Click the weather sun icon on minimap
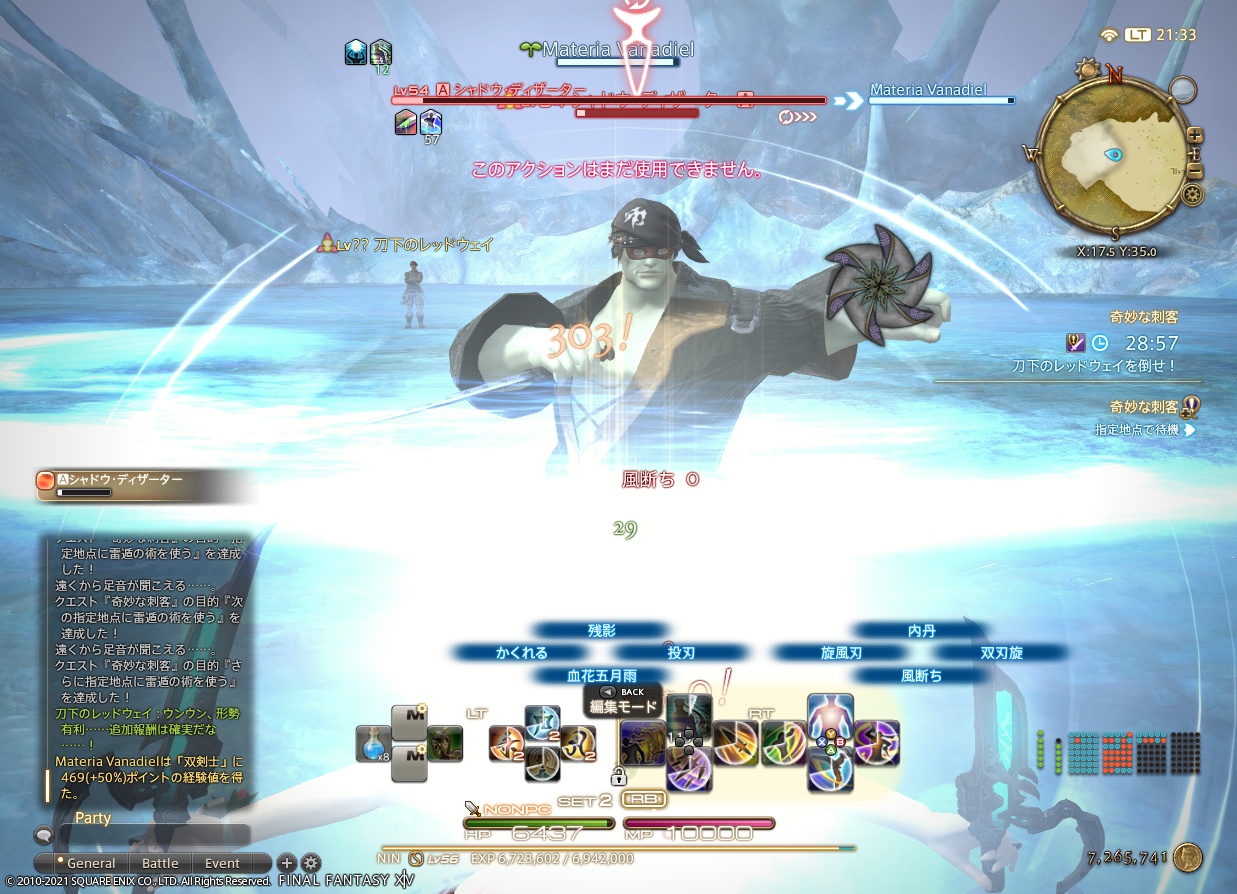The width and height of the screenshot is (1237, 894). [1086, 70]
